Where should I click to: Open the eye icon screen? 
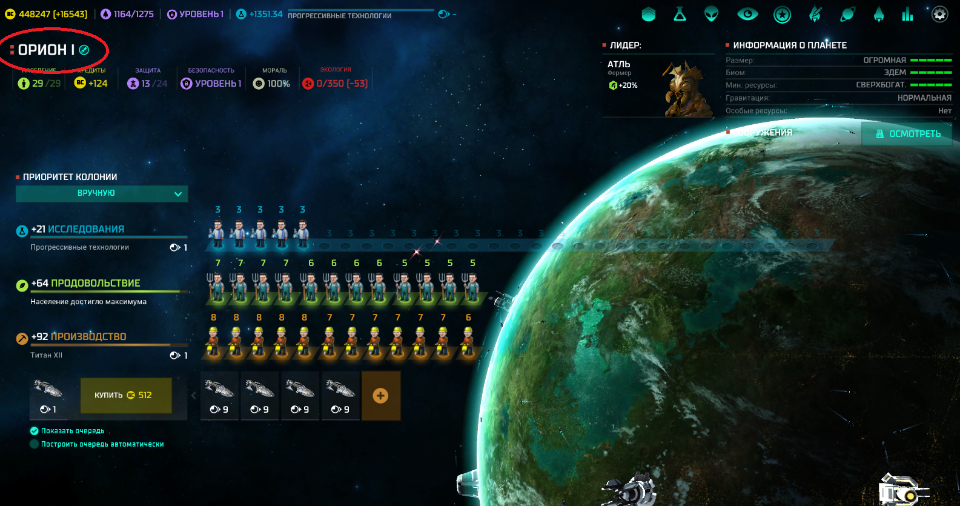(x=746, y=15)
